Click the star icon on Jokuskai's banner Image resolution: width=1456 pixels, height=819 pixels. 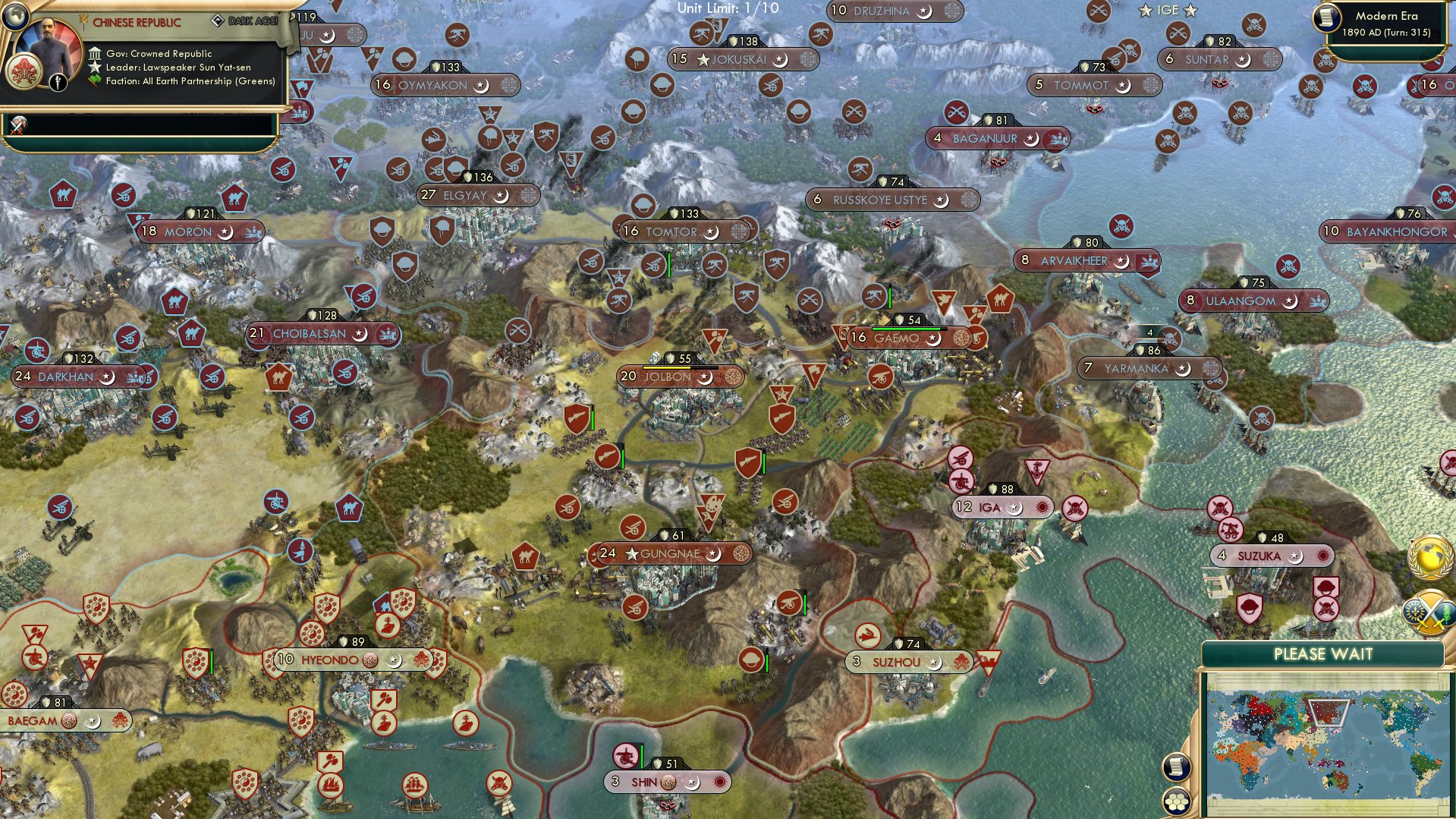coord(705,58)
